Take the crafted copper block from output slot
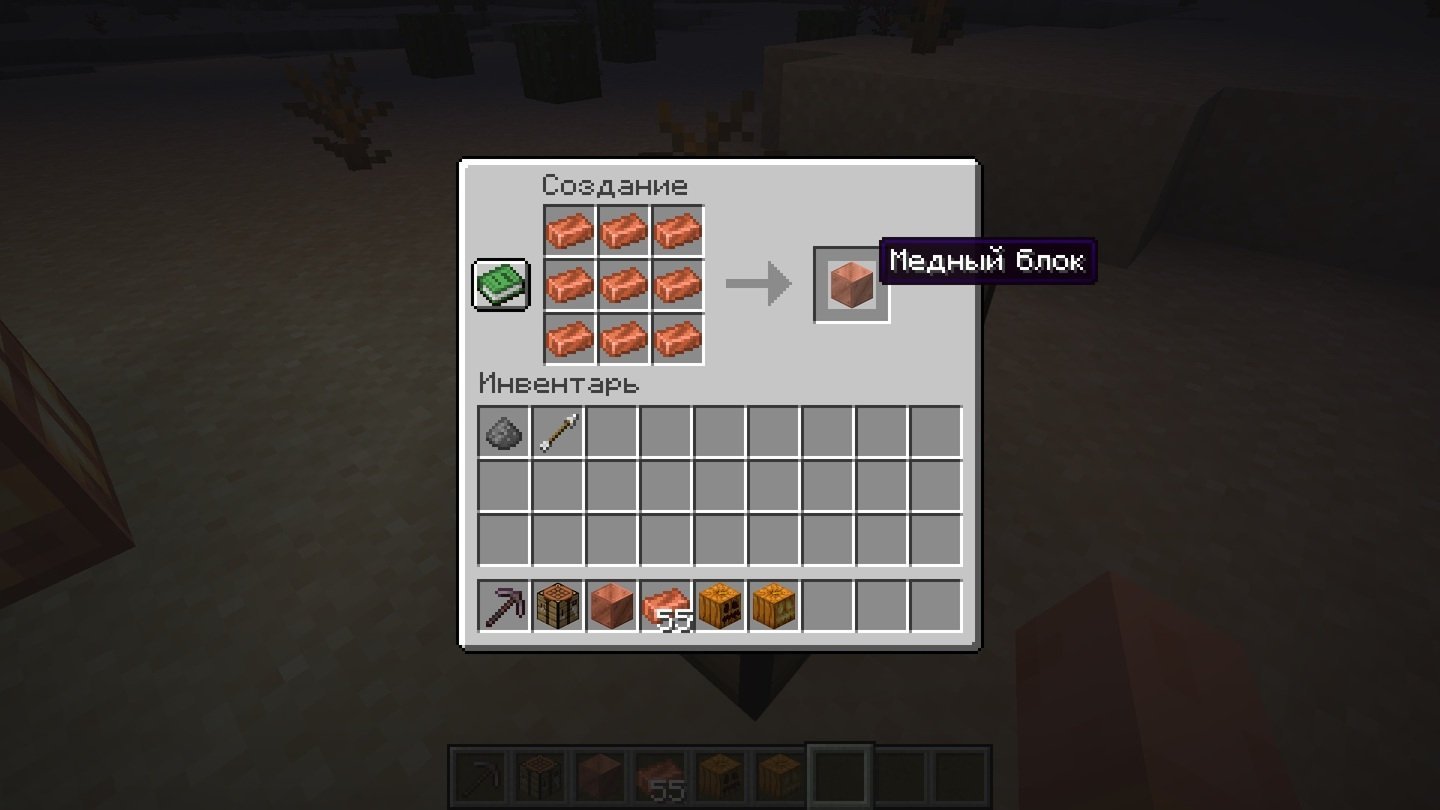Image resolution: width=1440 pixels, height=810 pixels. 851,285
